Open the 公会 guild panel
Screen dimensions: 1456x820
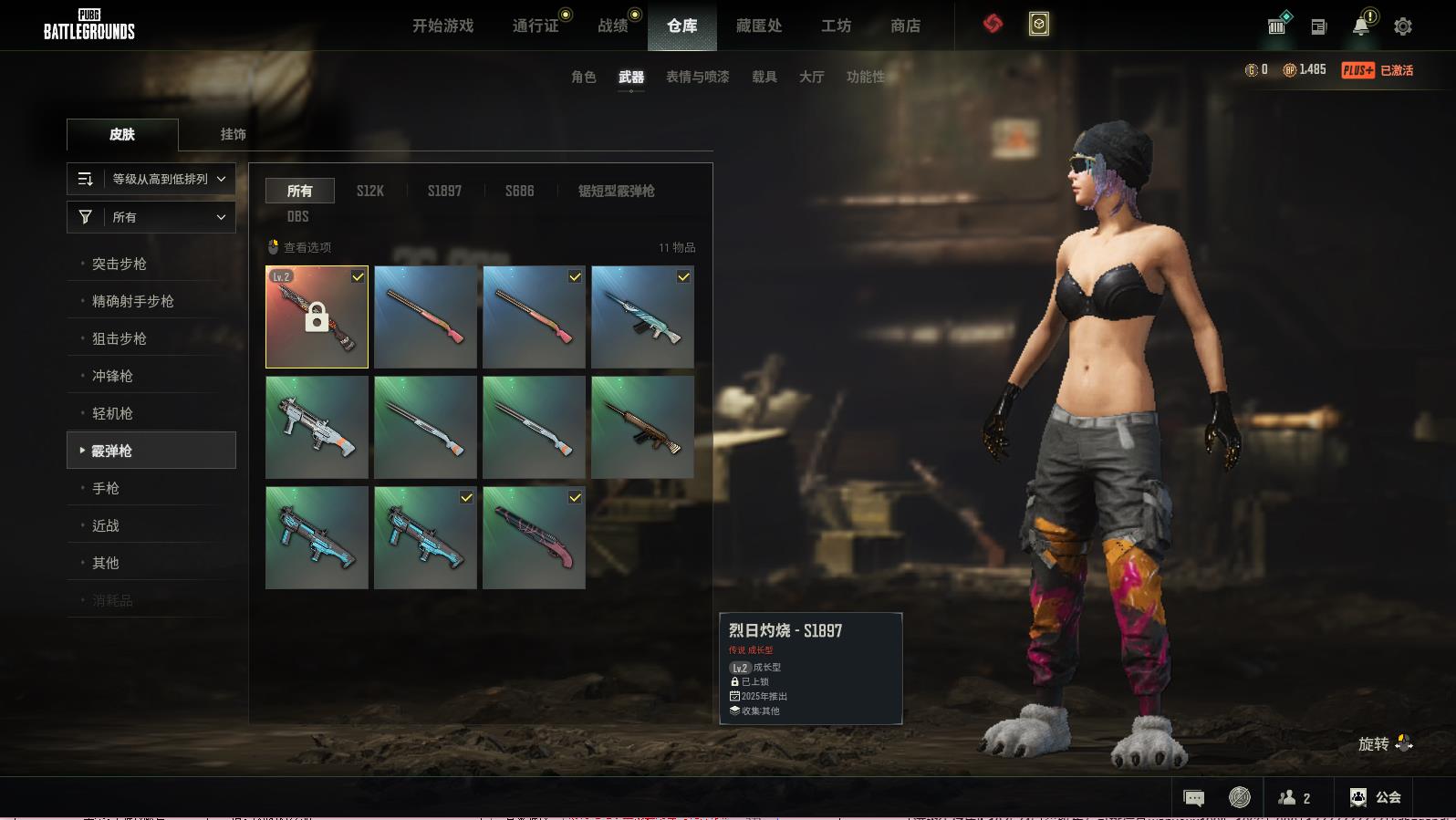pyautogui.click(x=1375, y=797)
